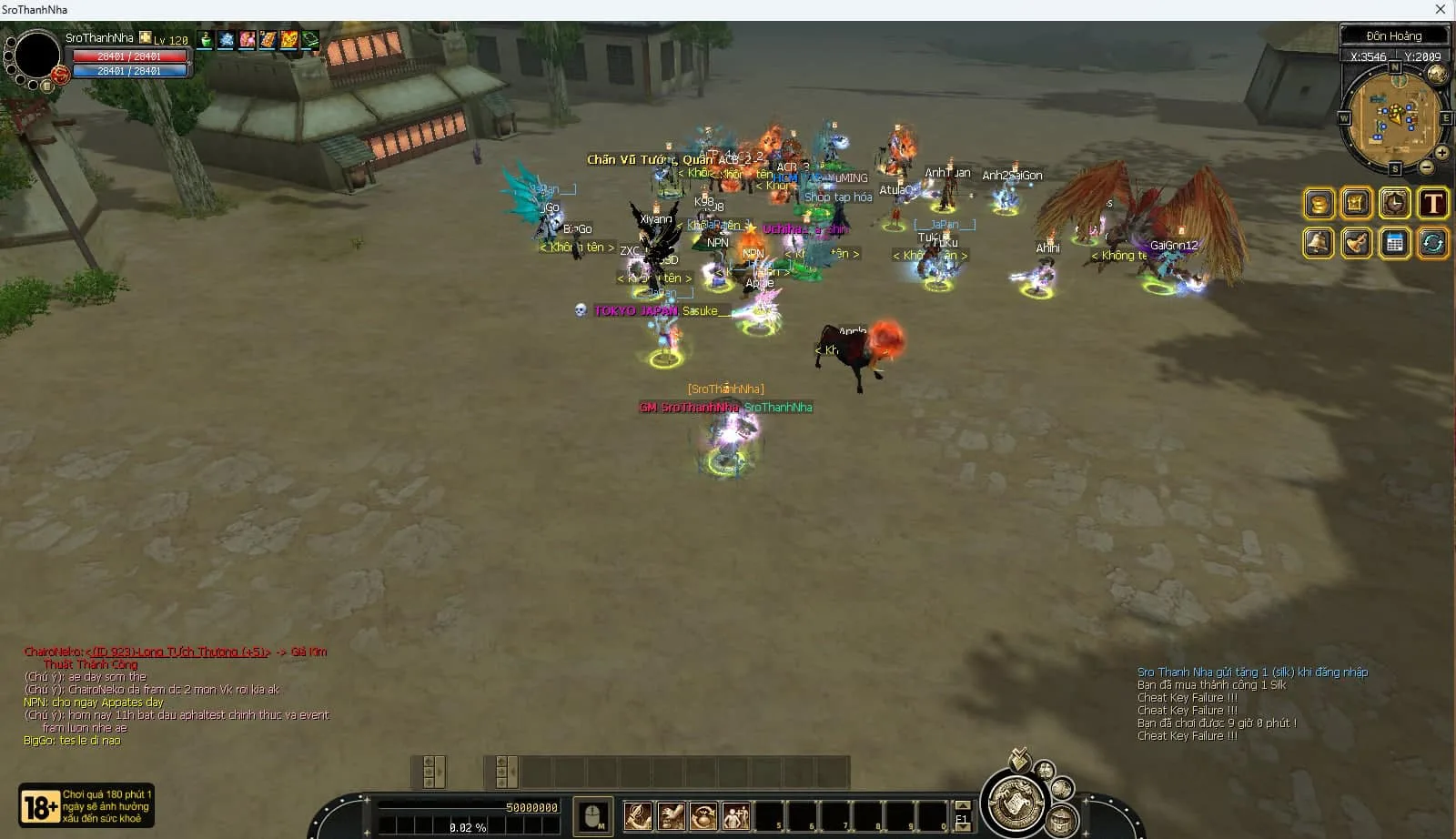Viewport: 1456px width, 839px height.
Task: Click the GM SroThanhNha name tag
Action: point(688,408)
